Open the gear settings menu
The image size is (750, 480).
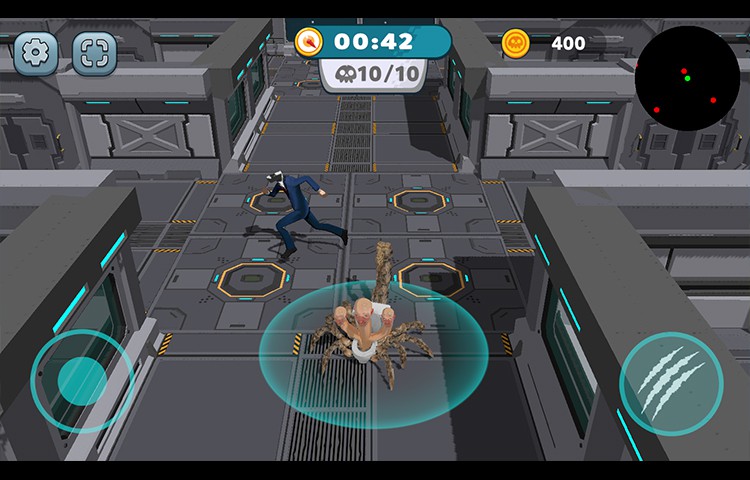[36, 53]
